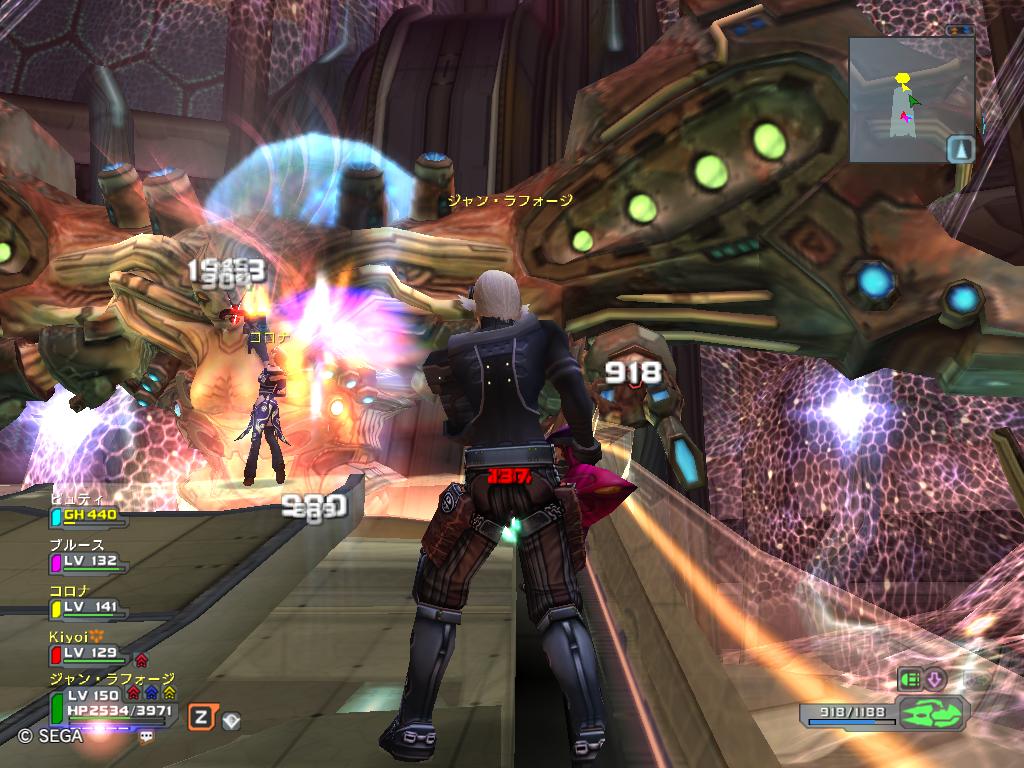Screen dimensions: 1024x768
Task: Select party member コロナ at LV 141
Action: 88,606
